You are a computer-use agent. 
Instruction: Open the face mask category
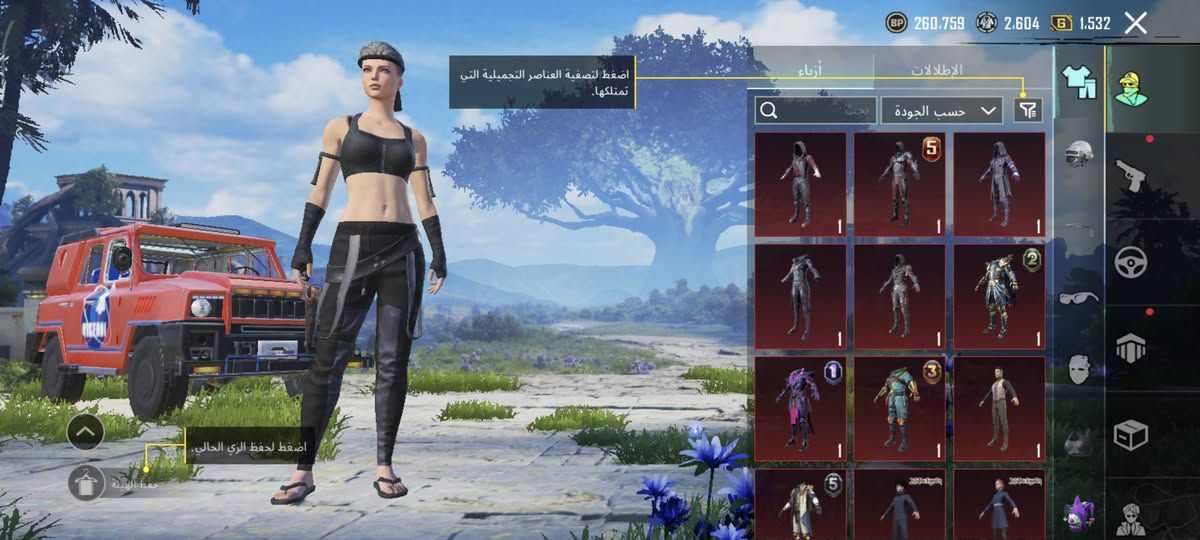click(1078, 368)
